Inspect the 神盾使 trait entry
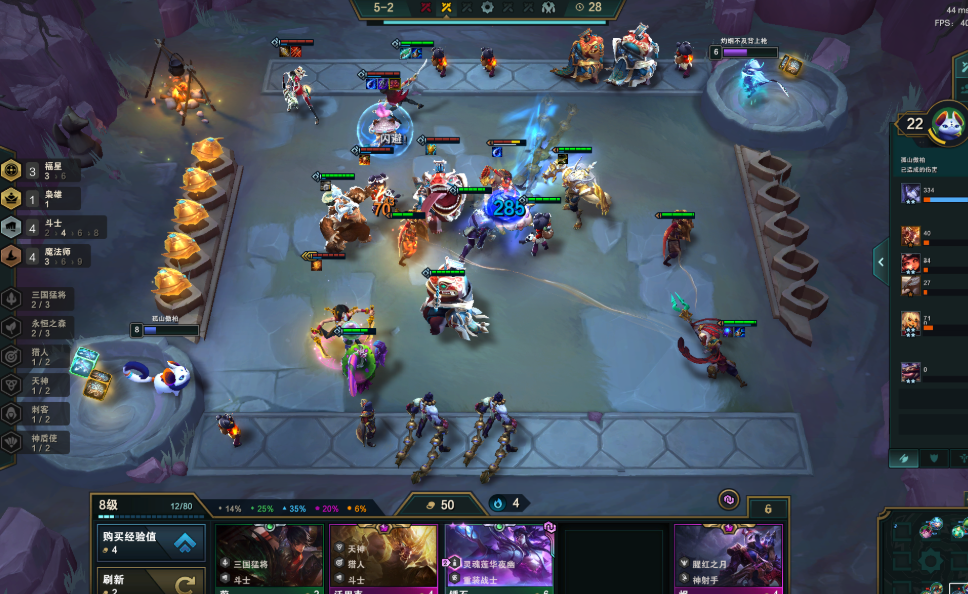Viewport: 968px width, 594px height. click(x=40, y=441)
